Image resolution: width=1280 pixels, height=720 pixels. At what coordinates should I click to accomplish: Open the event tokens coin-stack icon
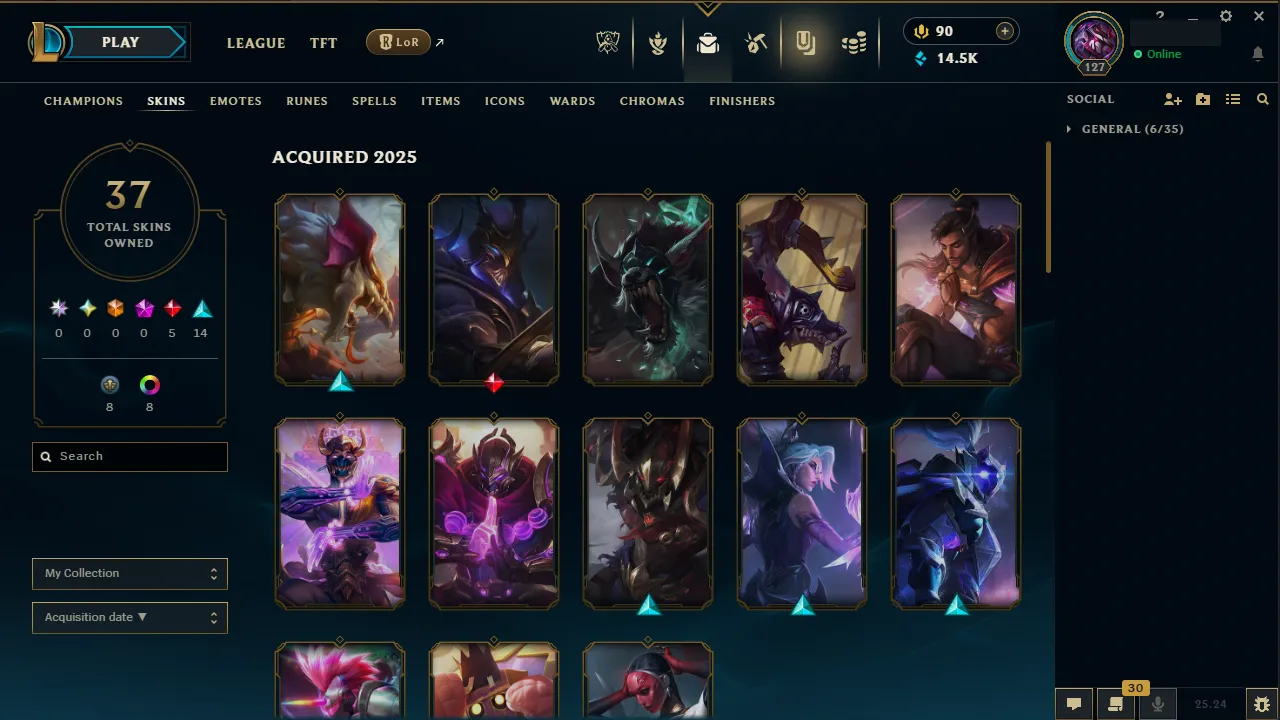[854, 42]
